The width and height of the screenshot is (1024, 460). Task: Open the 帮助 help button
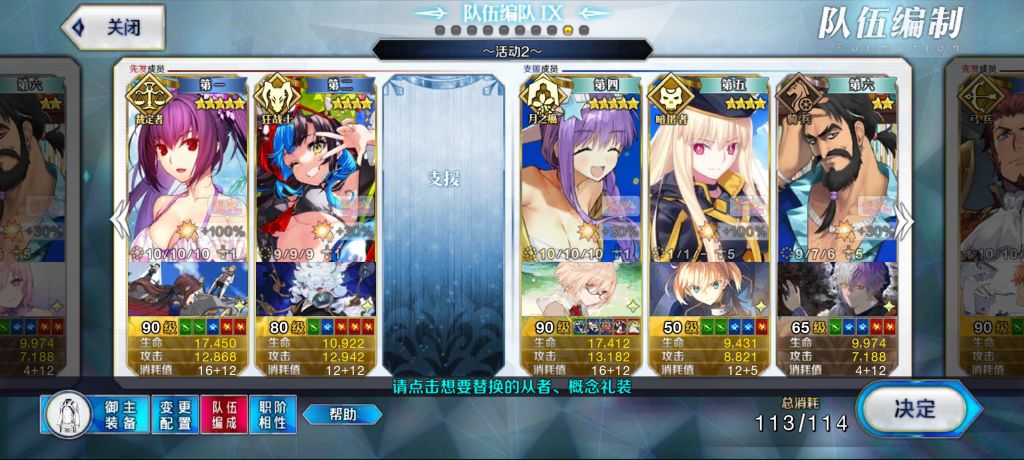pos(342,414)
